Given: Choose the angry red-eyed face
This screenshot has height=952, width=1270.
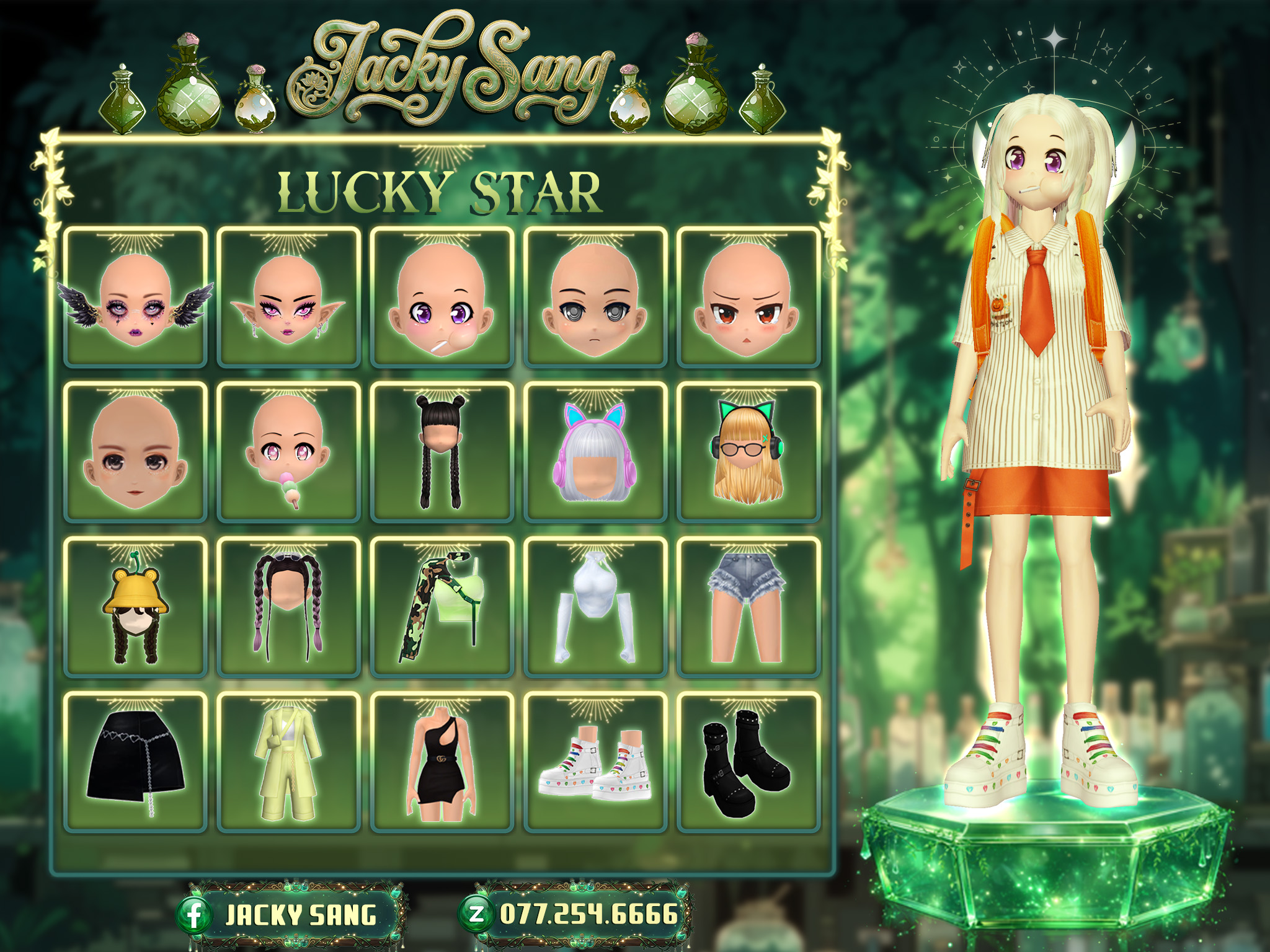Looking at the screenshot, I should click(748, 298).
